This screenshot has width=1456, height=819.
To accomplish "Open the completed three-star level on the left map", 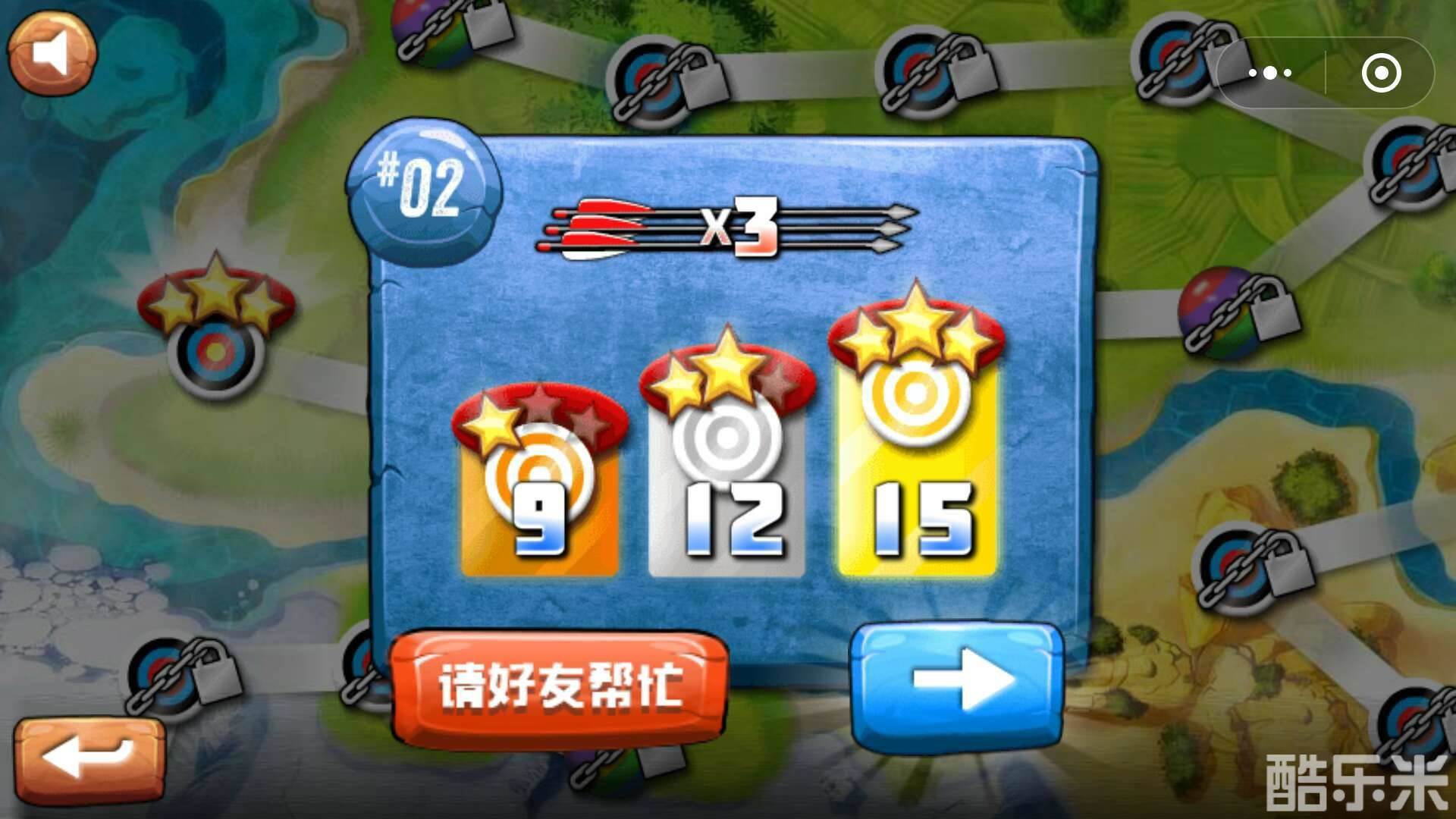I will click(214, 341).
